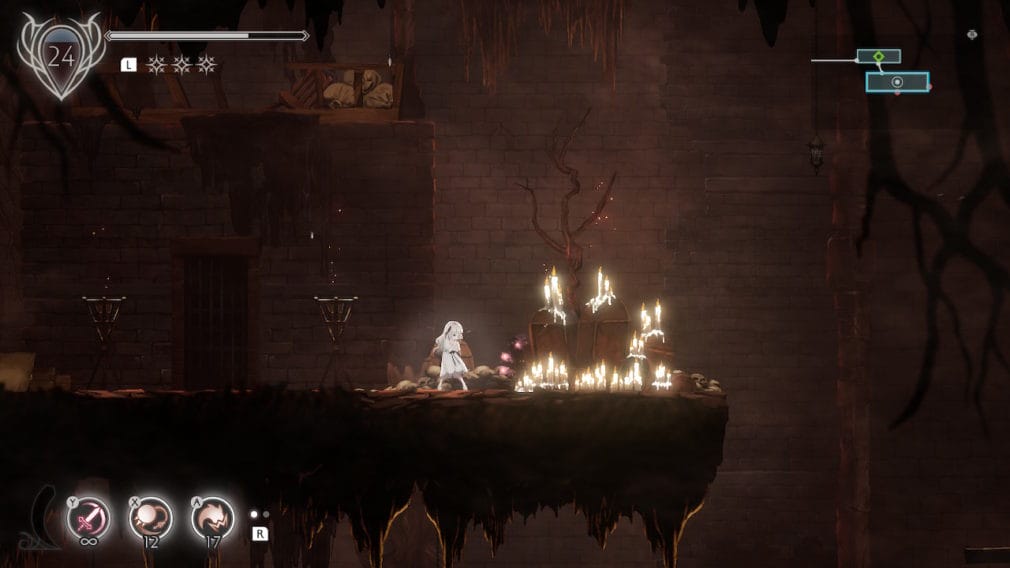Screen dimensions: 1010x568
Task: Activate the glowing orb spirit skill
Action: pos(150,518)
